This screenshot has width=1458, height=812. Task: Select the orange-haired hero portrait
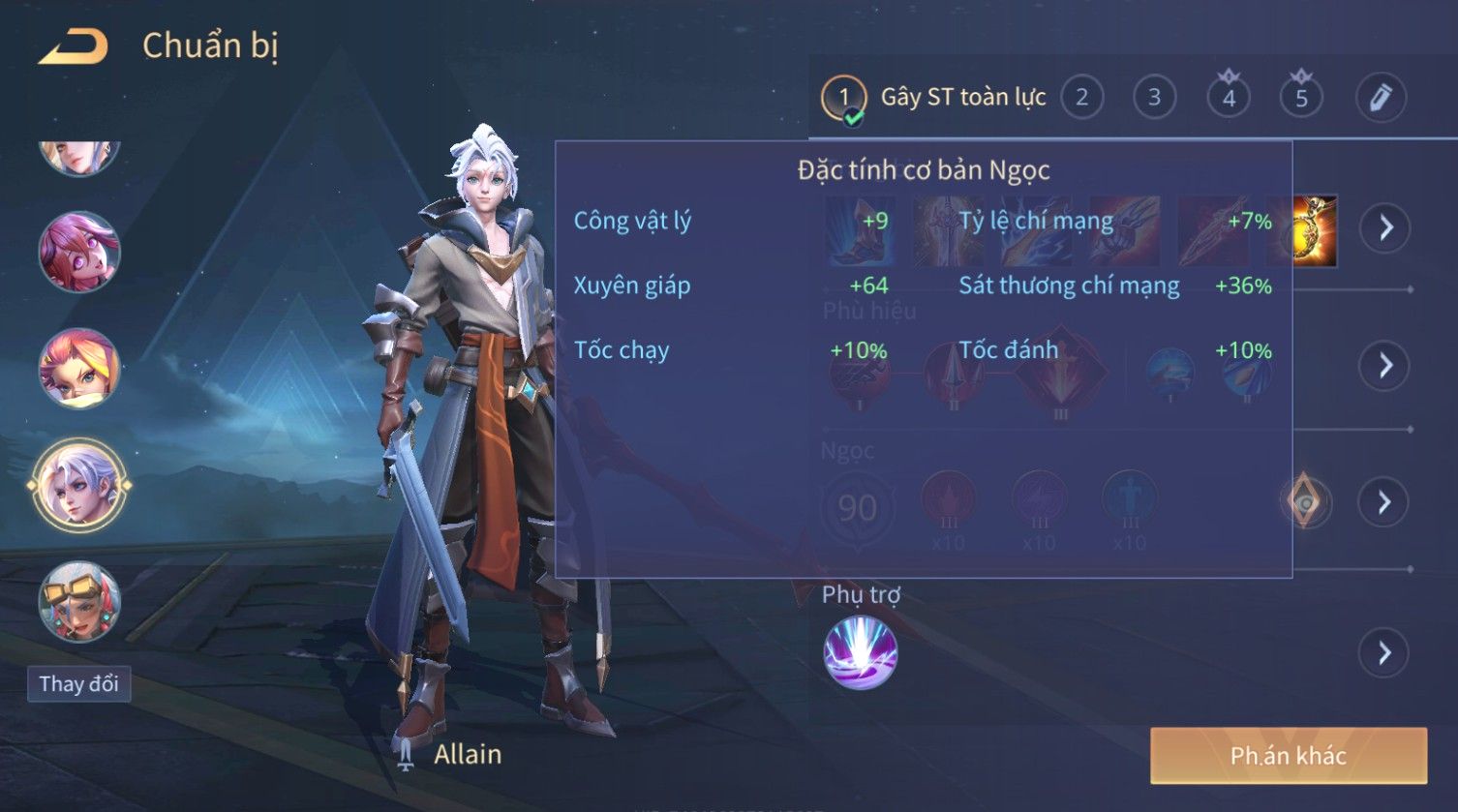(x=79, y=369)
